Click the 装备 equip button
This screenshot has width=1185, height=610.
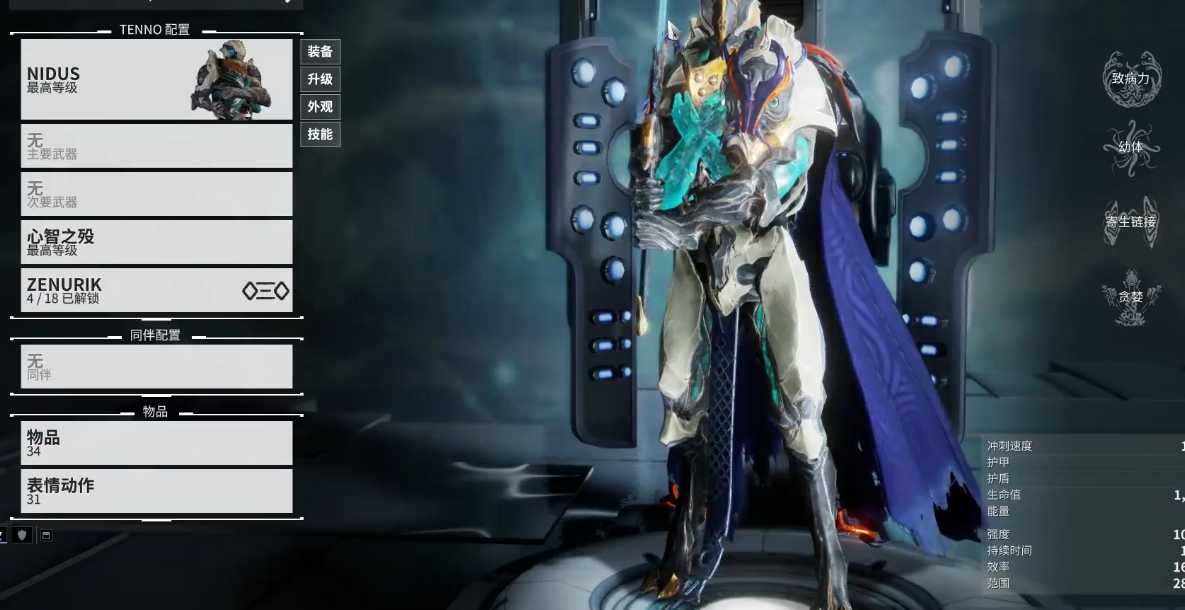(320, 52)
